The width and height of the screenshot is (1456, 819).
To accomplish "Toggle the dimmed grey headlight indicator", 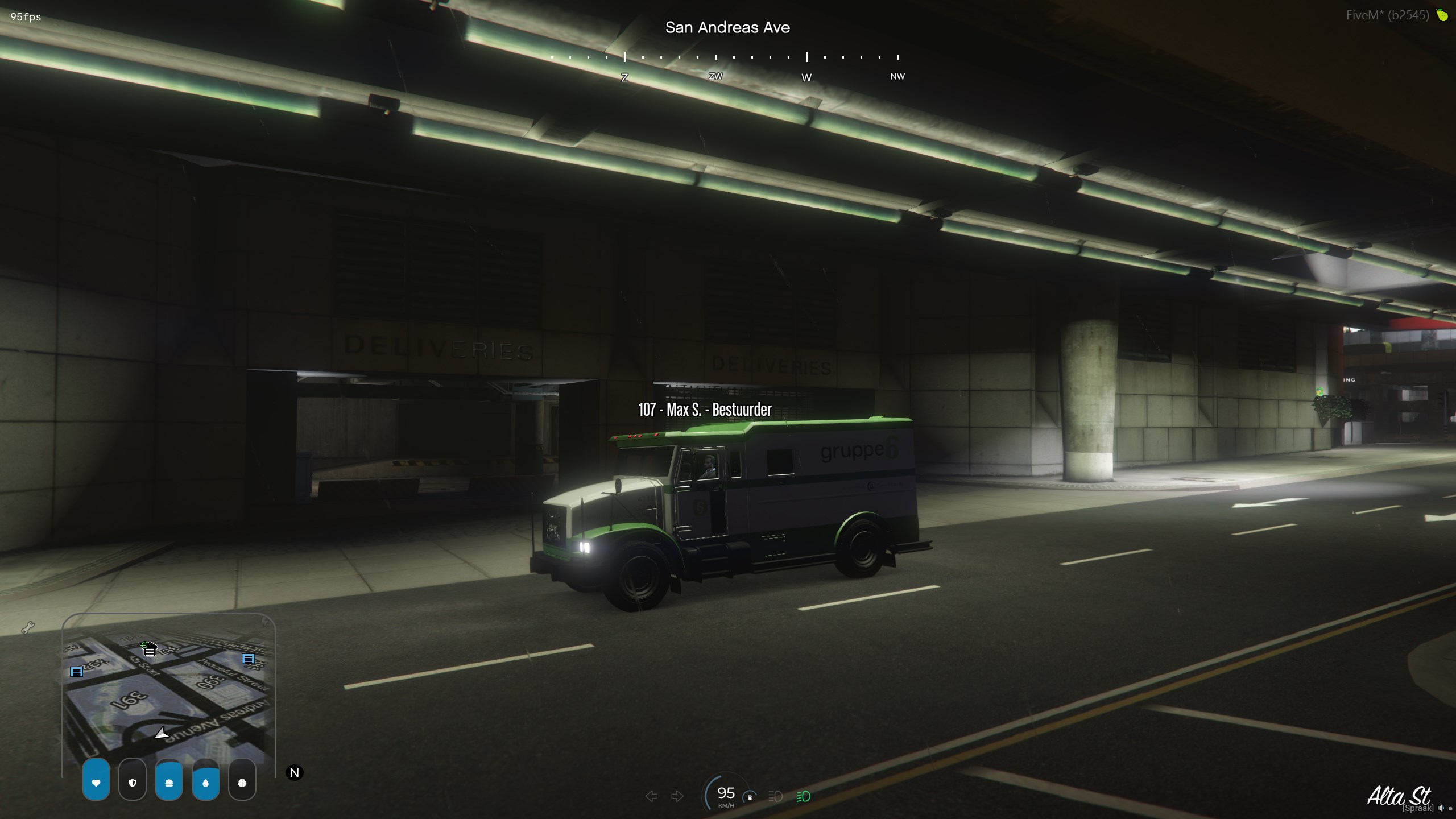I will [775, 796].
